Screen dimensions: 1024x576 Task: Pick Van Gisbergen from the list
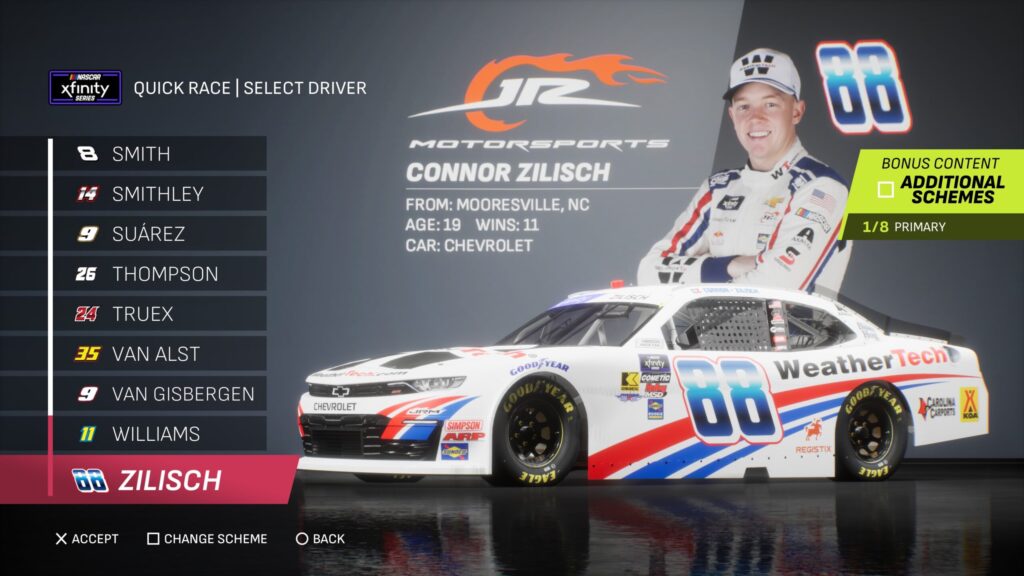158,394
